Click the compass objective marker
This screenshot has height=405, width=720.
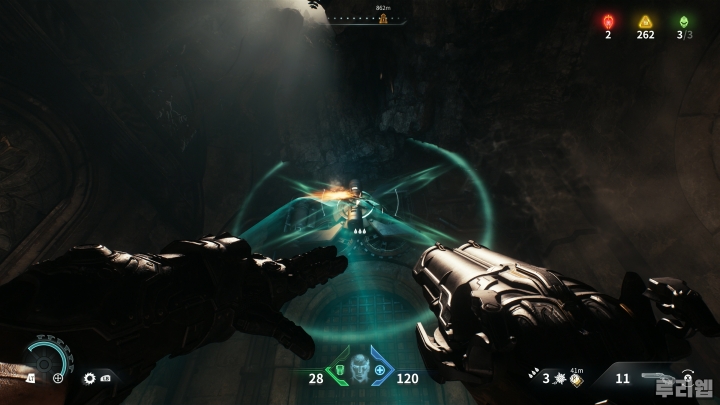(x=382, y=18)
